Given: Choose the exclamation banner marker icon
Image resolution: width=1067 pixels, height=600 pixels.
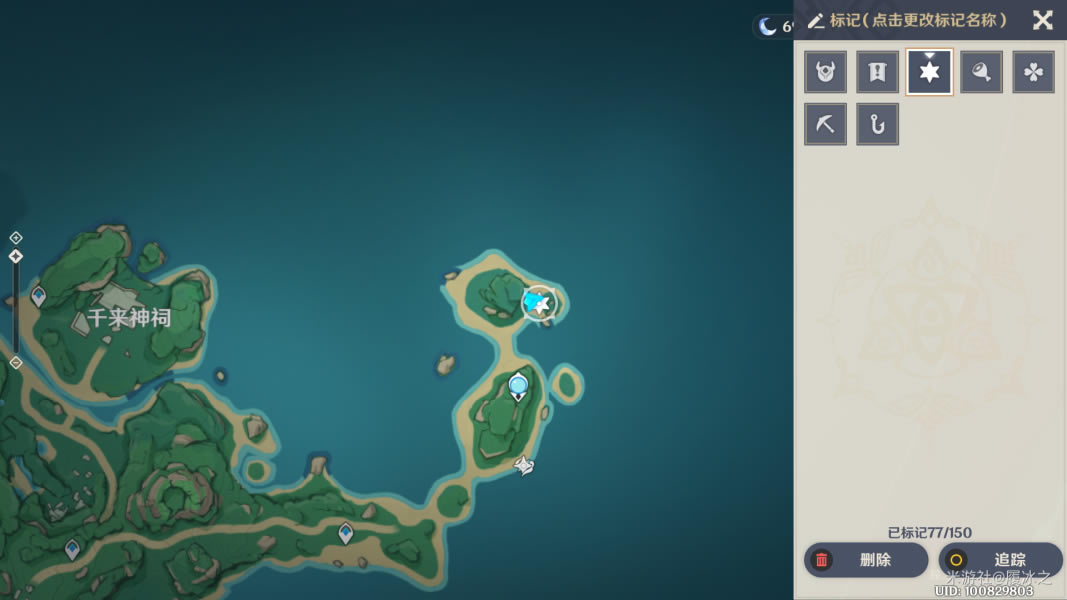Looking at the screenshot, I should coord(877,72).
